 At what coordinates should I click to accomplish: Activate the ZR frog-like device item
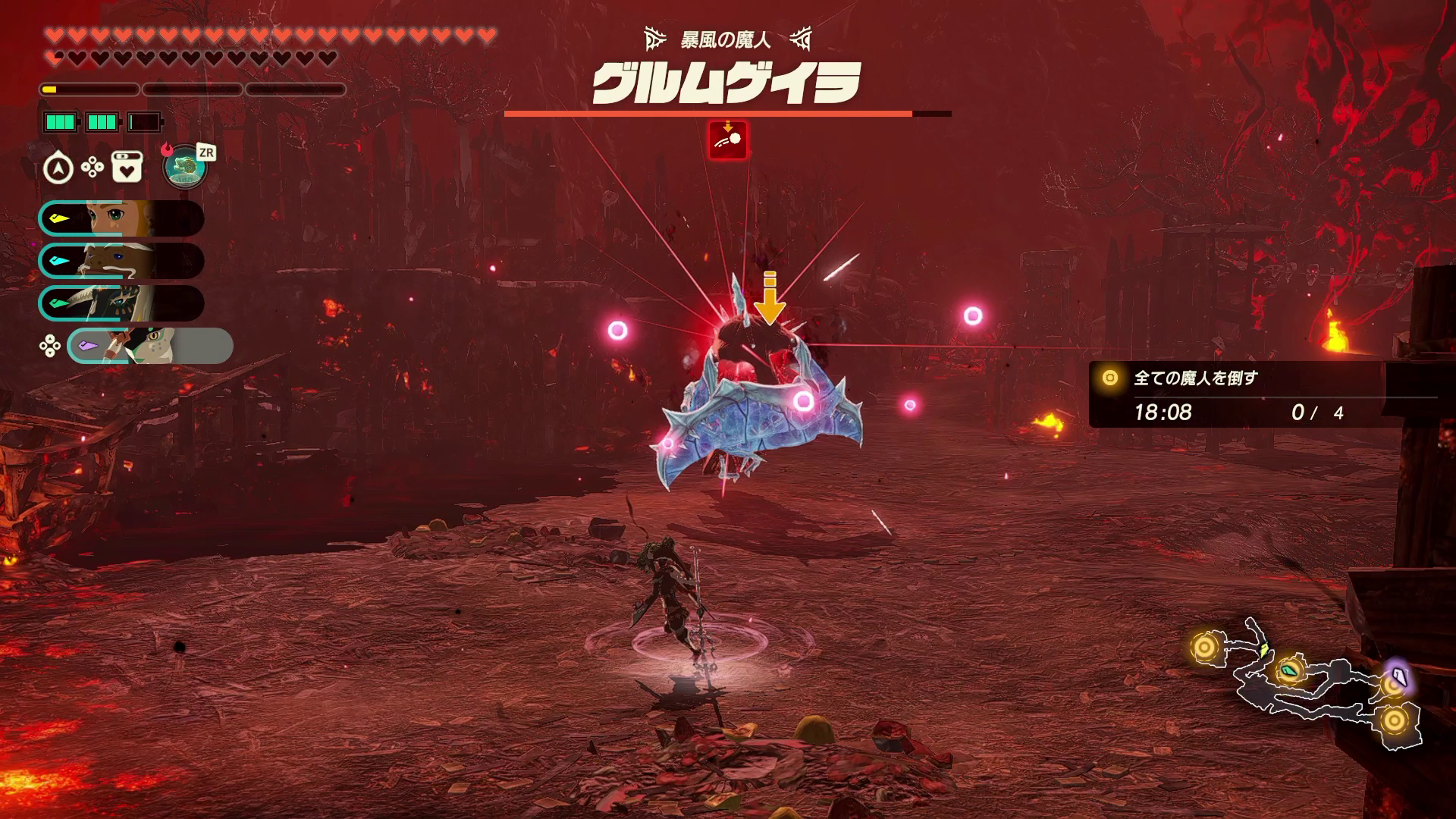[186, 167]
